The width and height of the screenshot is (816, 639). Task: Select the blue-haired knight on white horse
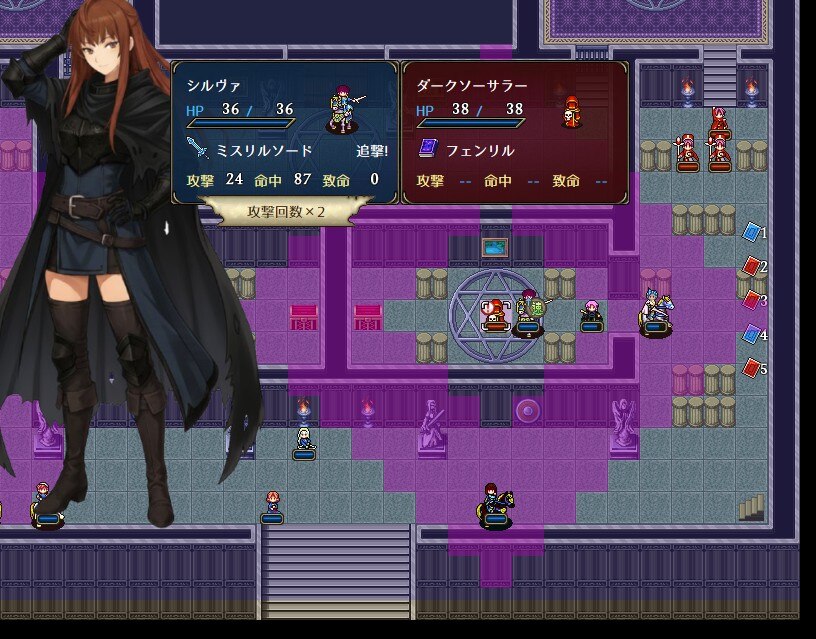(x=655, y=310)
